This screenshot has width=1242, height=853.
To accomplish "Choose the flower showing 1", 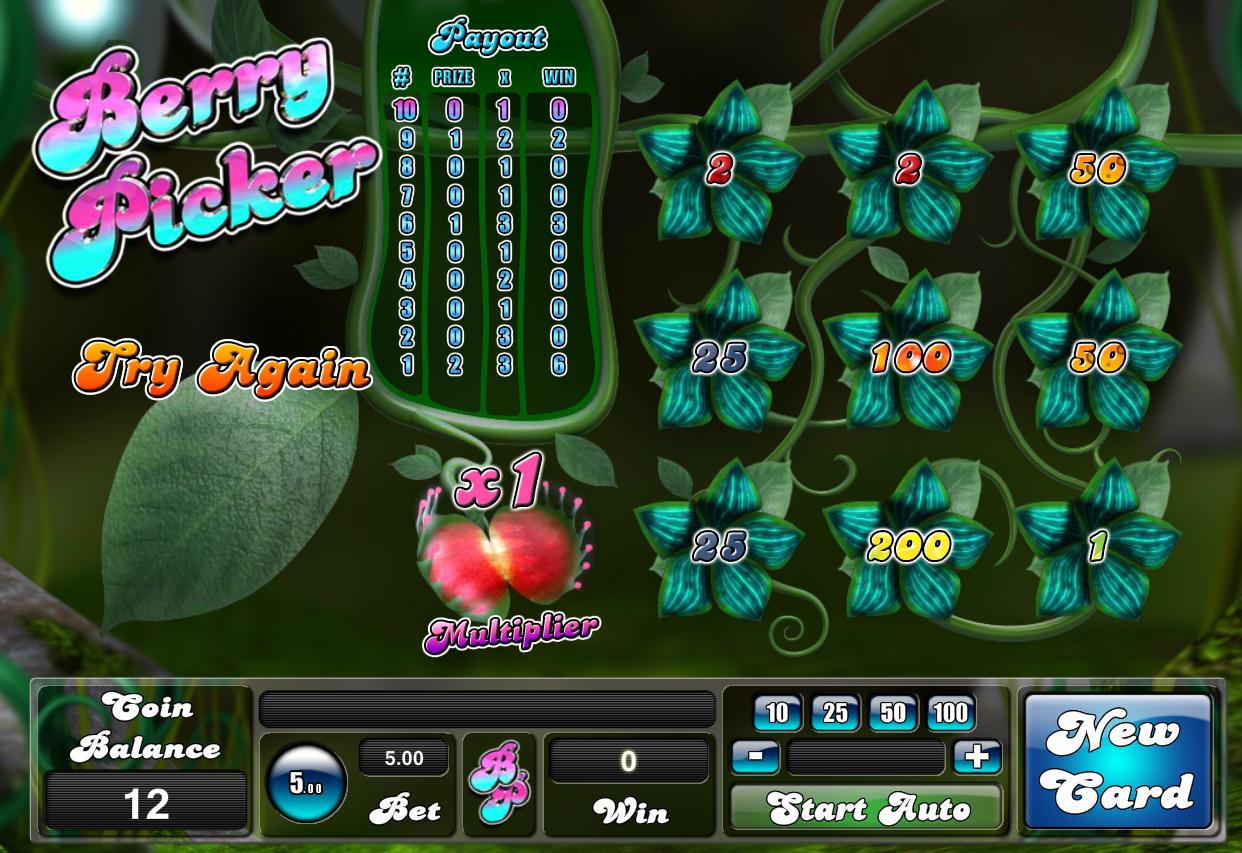I will 1097,545.
